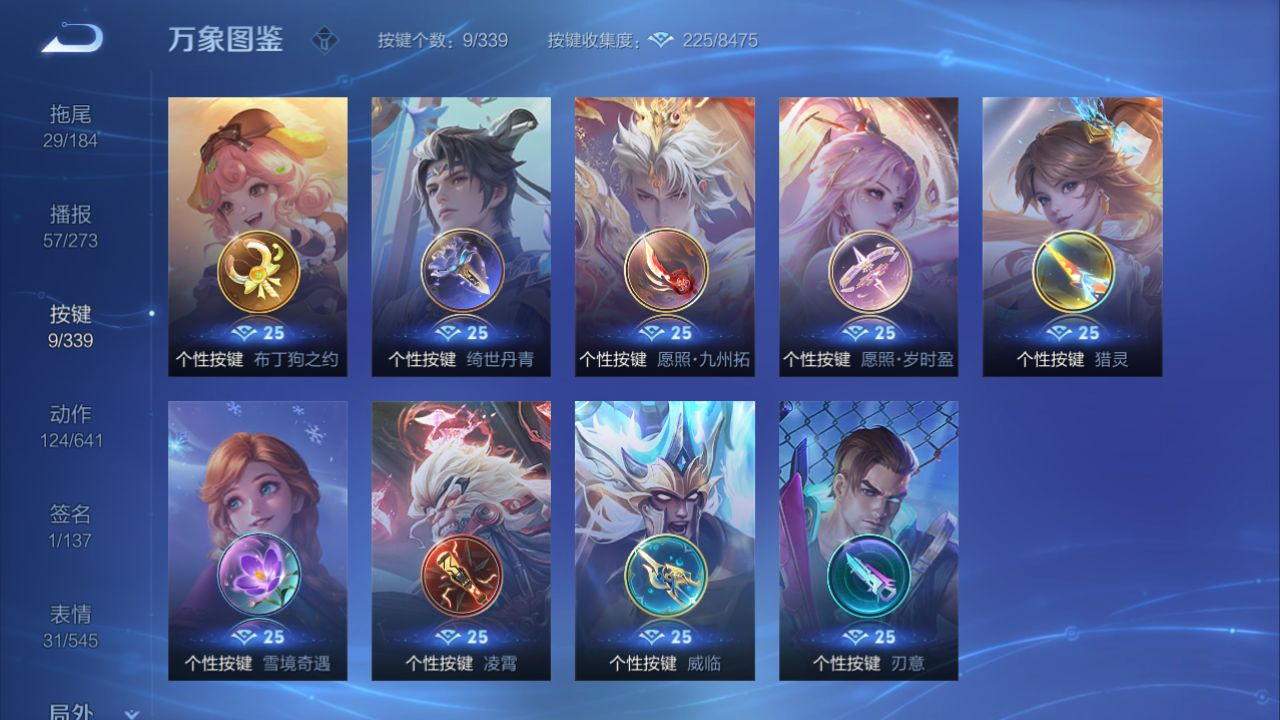The height and width of the screenshot is (720, 1280).
Task: Click the cube icon beside 万象图鉴 title
Action: [324, 41]
